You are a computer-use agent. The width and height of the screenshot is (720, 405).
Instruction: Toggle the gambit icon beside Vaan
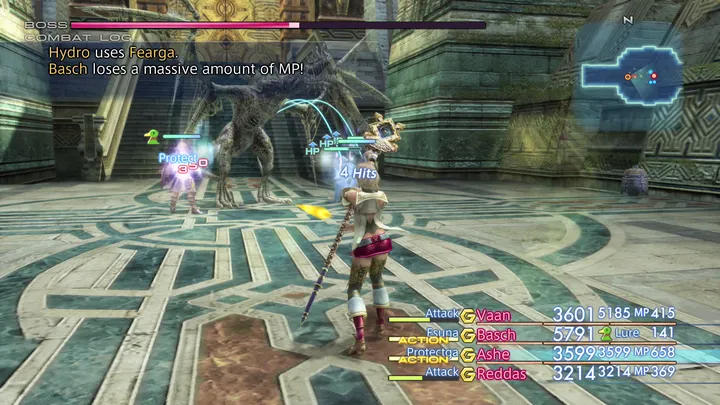click(x=467, y=315)
